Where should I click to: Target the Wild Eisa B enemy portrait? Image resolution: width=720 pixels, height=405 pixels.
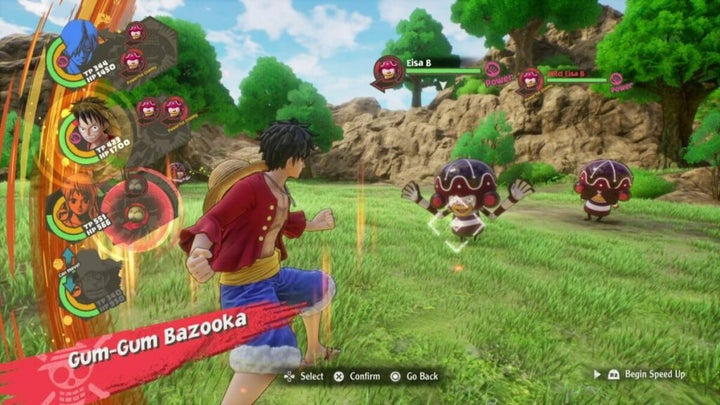(531, 79)
